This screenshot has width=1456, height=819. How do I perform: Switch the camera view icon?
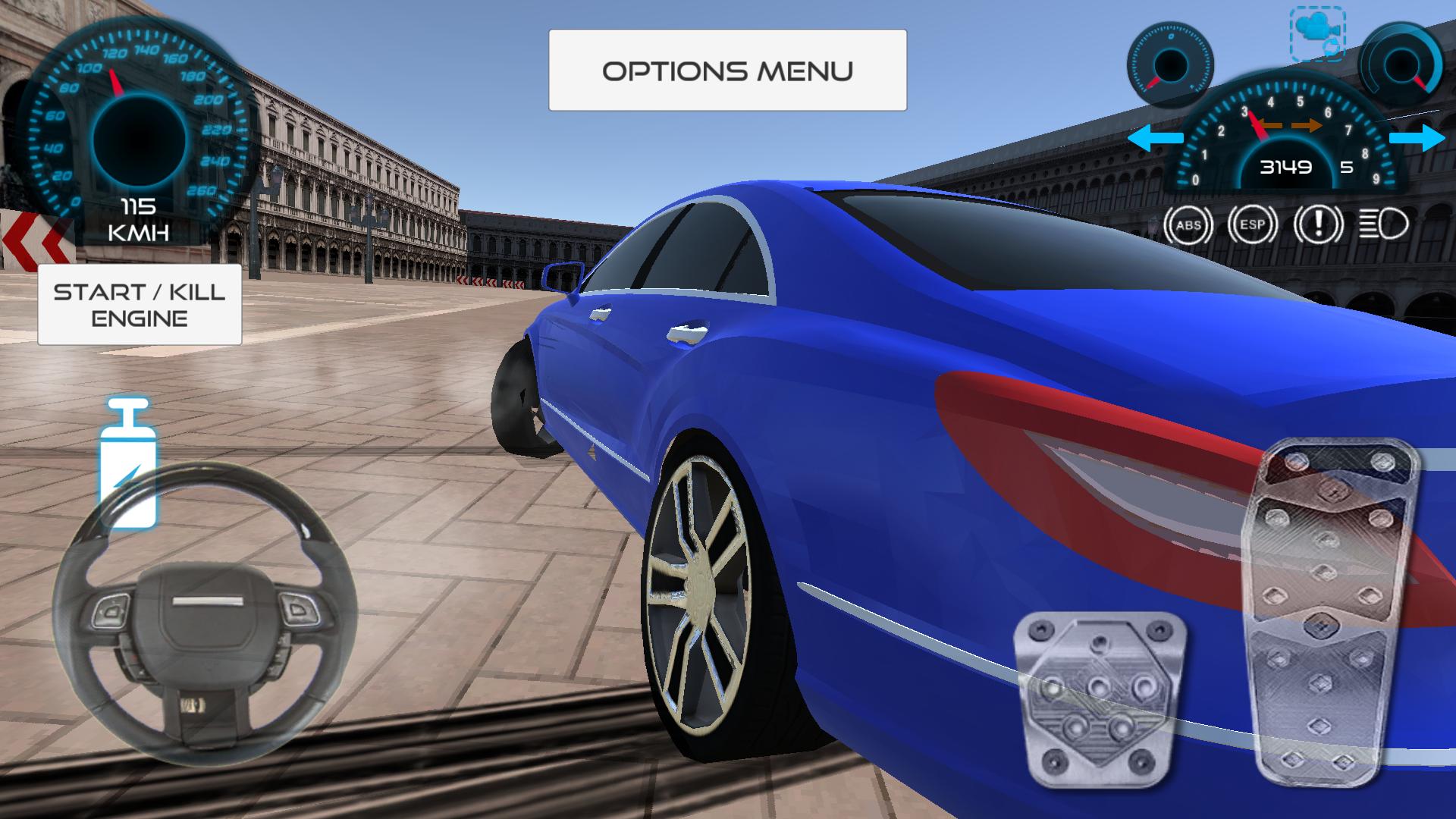(1317, 33)
